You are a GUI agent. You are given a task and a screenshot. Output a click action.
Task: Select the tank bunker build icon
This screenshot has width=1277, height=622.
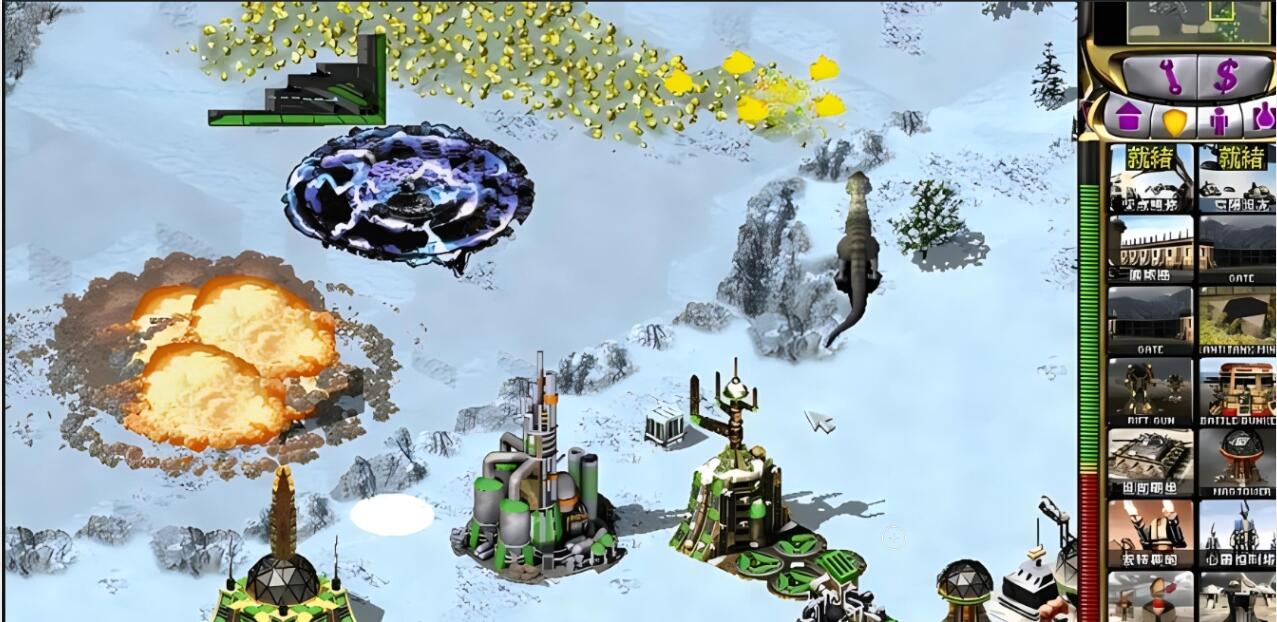point(1150,463)
